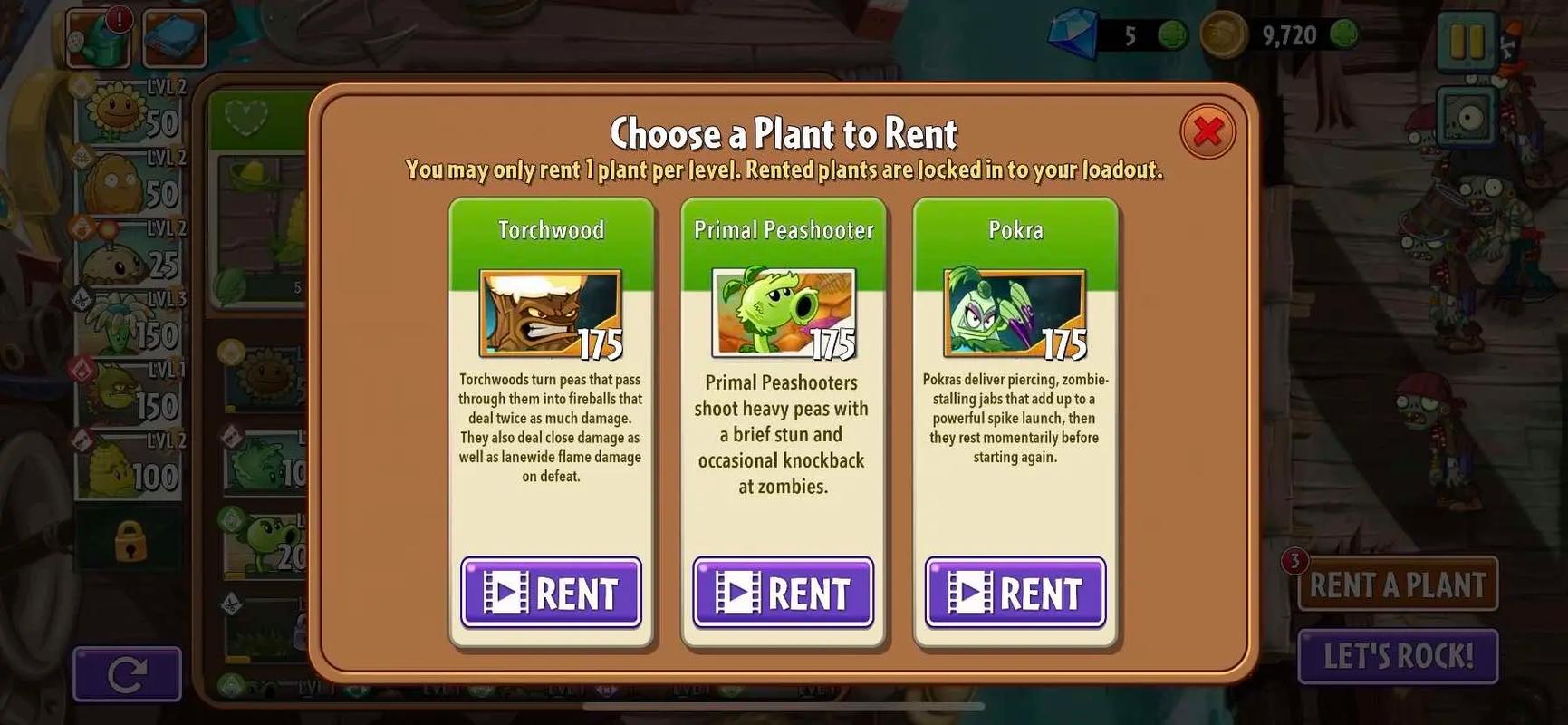Add more gems with the green plus
Image resolution: width=1568 pixels, height=725 pixels.
tap(1173, 35)
